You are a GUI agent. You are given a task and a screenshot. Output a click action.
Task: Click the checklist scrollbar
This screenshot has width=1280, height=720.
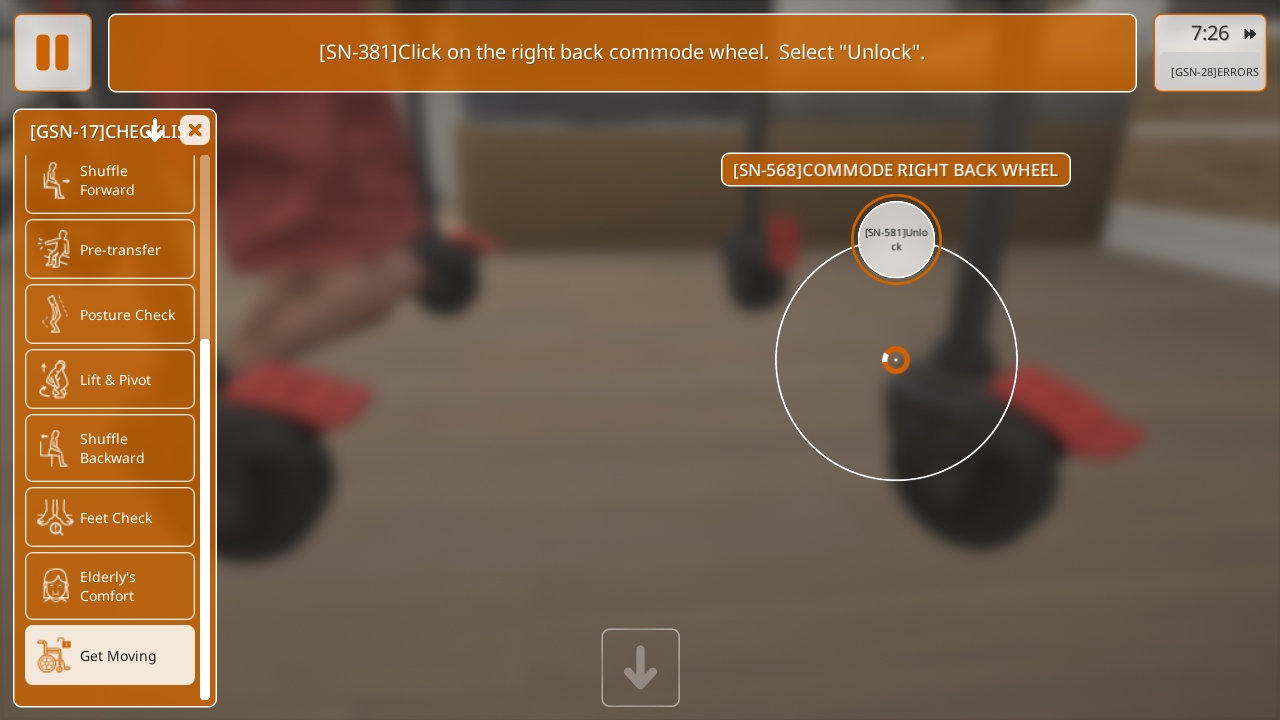pyautogui.click(x=205, y=518)
